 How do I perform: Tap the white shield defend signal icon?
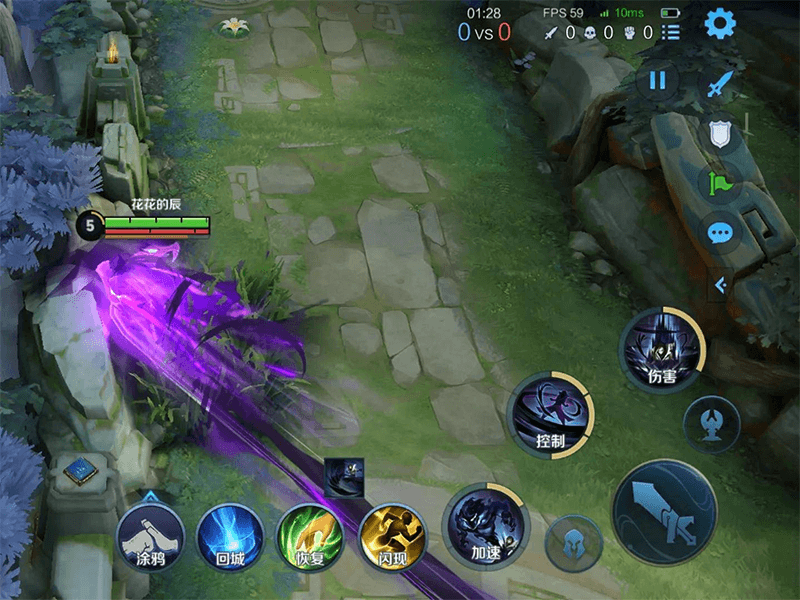(719, 134)
